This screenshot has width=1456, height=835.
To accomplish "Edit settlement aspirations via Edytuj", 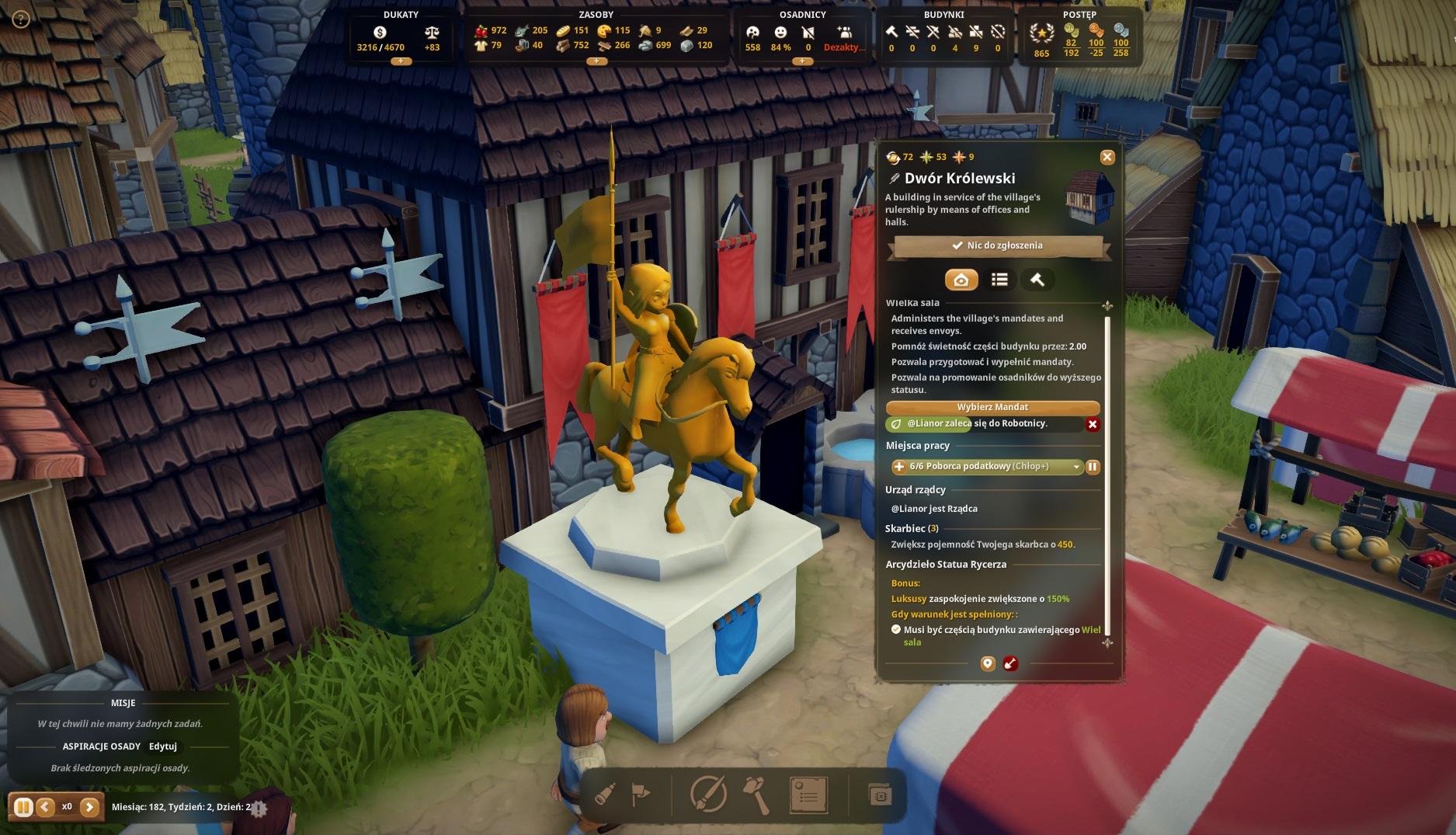I will [x=163, y=746].
